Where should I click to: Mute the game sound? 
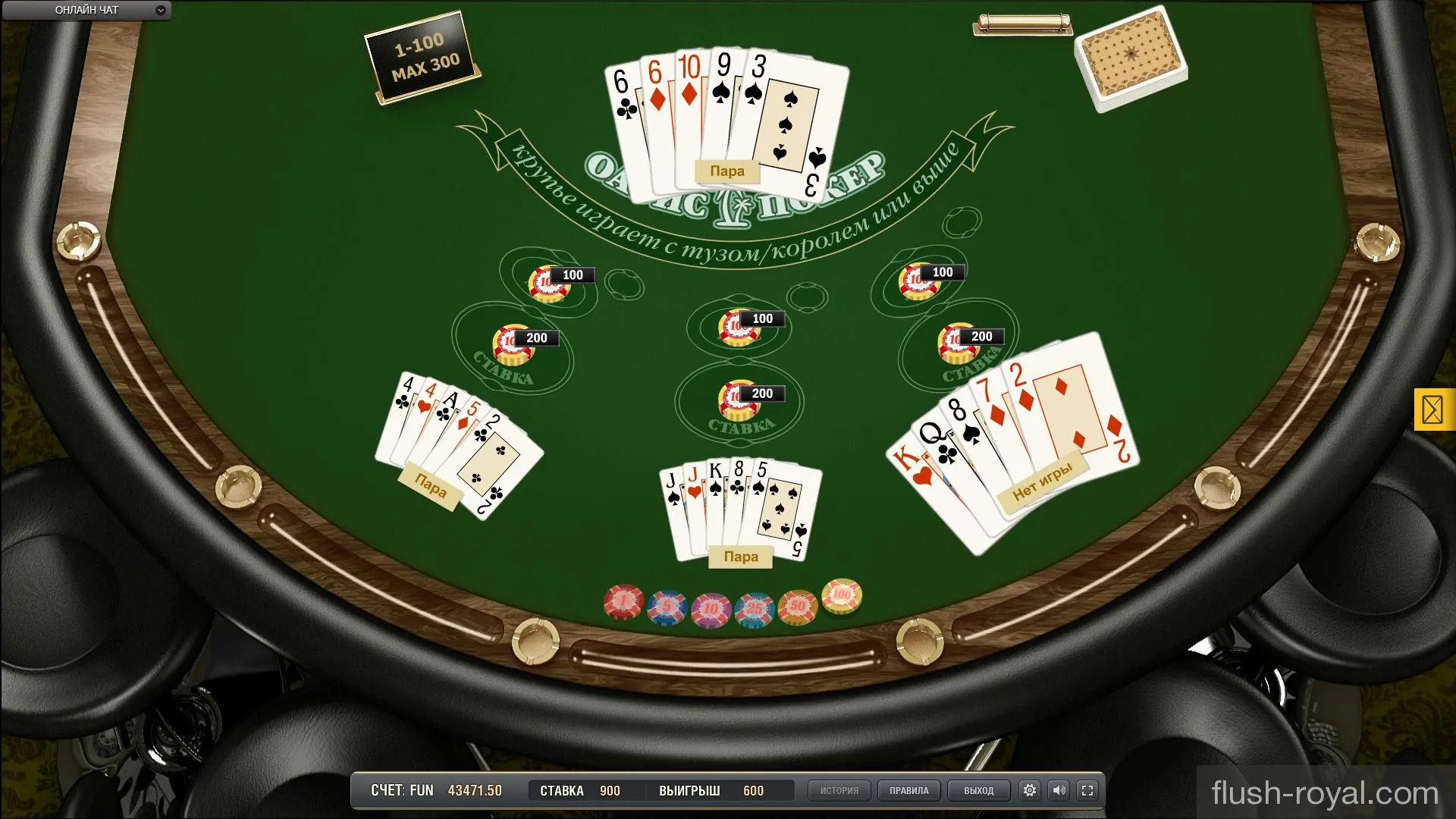pyautogui.click(x=1059, y=790)
